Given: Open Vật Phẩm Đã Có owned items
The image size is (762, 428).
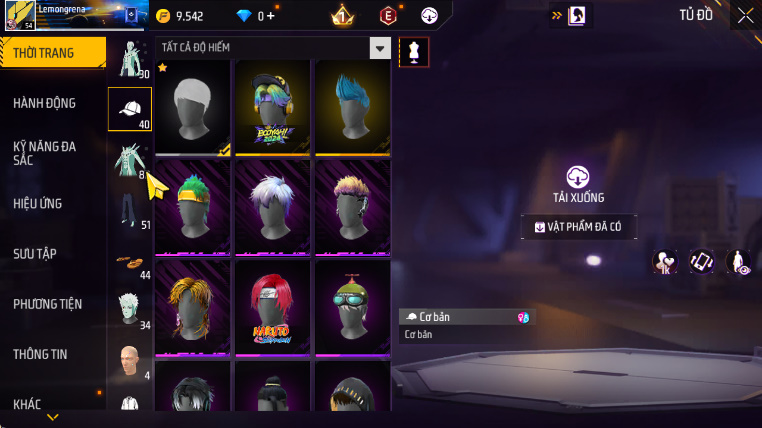Looking at the screenshot, I should click(578, 227).
